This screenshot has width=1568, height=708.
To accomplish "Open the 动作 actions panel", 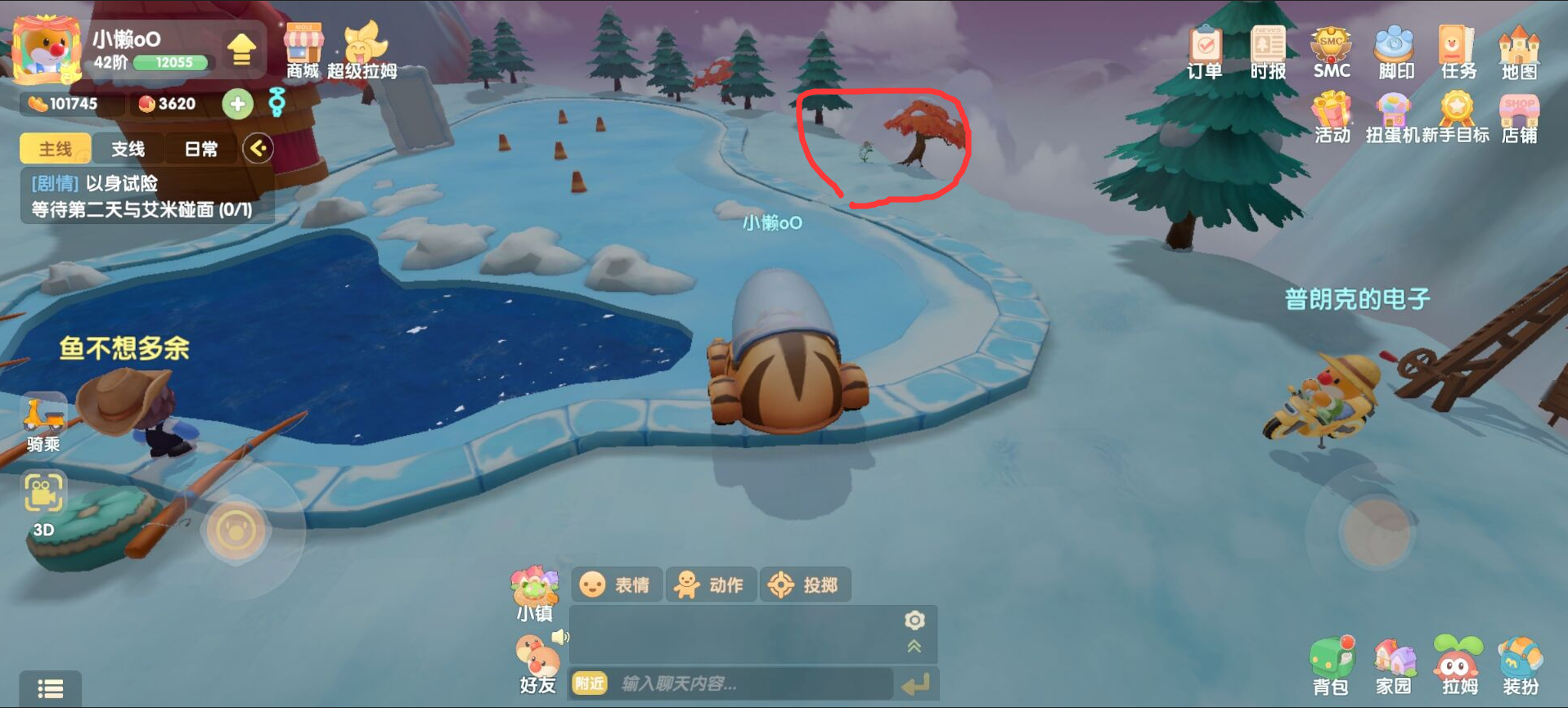I will tap(711, 585).
